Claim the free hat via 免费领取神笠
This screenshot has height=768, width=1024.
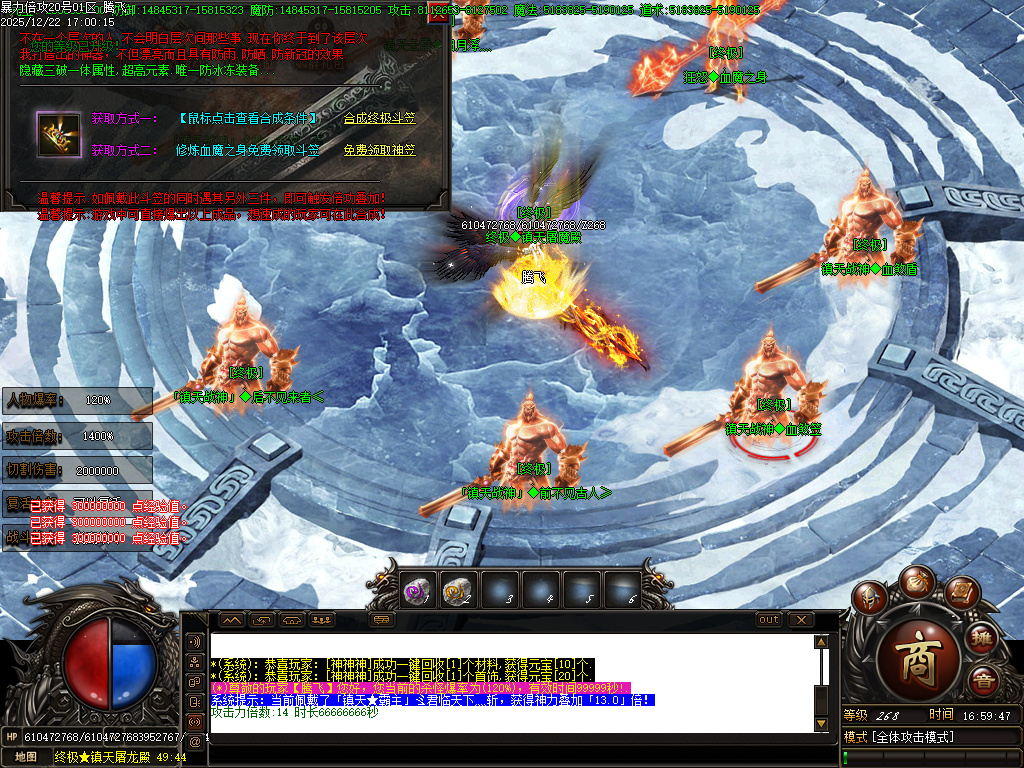pos(379,150)
